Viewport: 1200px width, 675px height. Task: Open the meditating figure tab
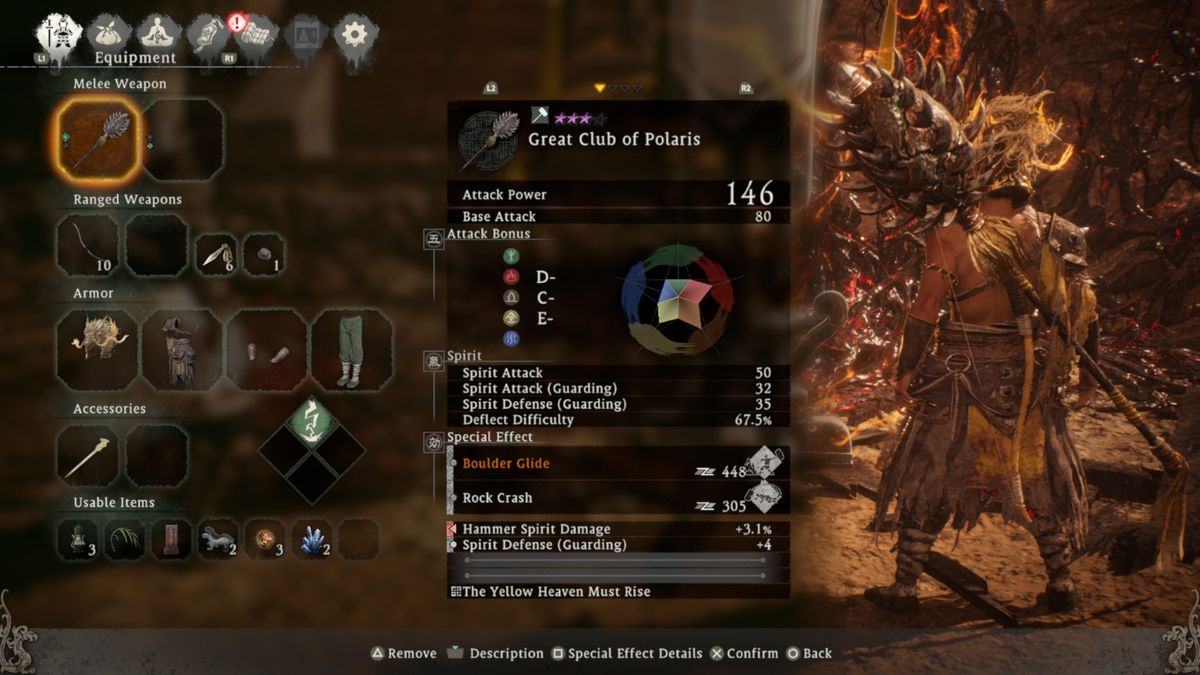click(x=158, y=34)
